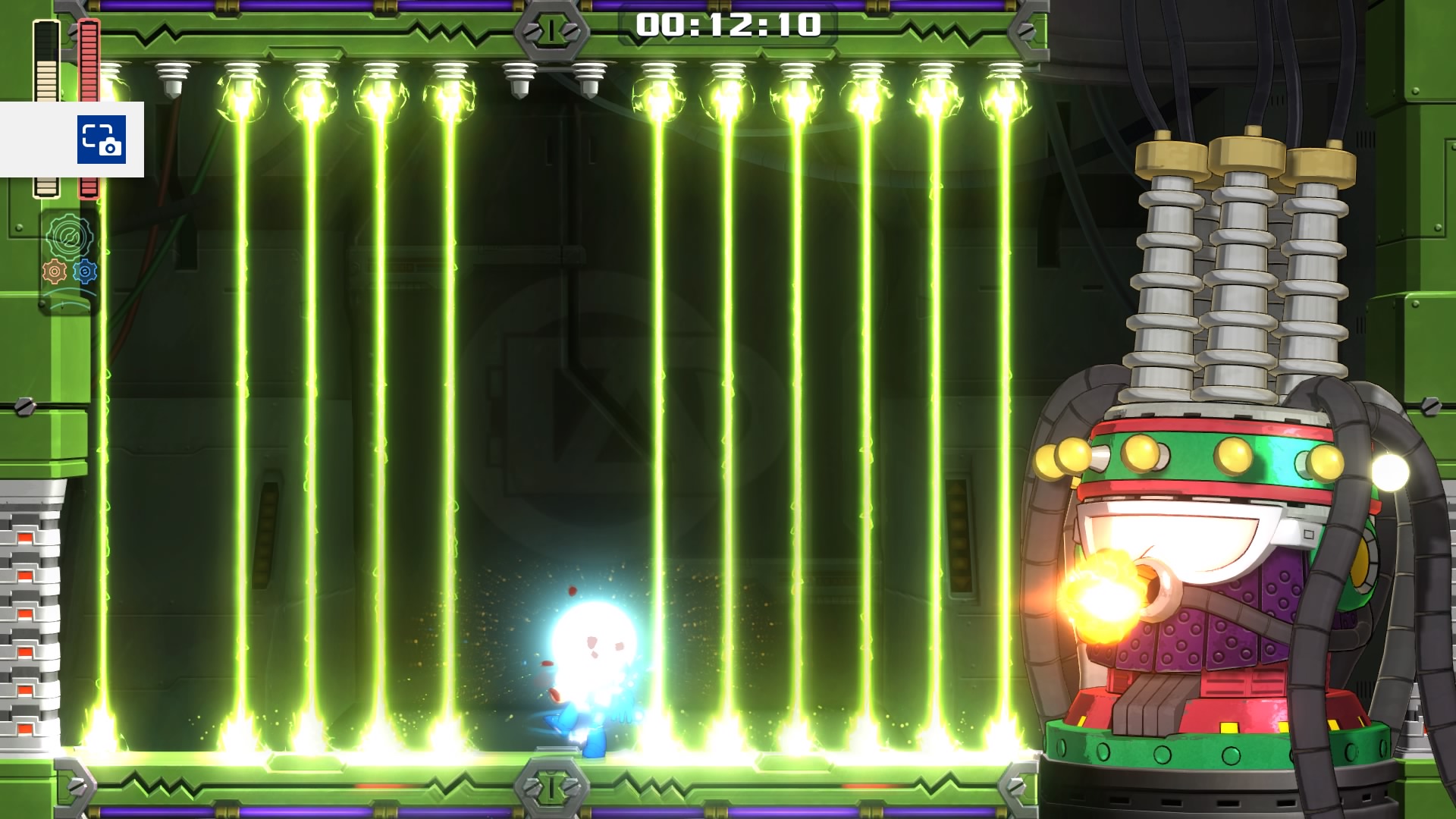Activate the blue Speed Gear icon
The height and width of the screenshot is (819, 1456).
pos(85,271)
